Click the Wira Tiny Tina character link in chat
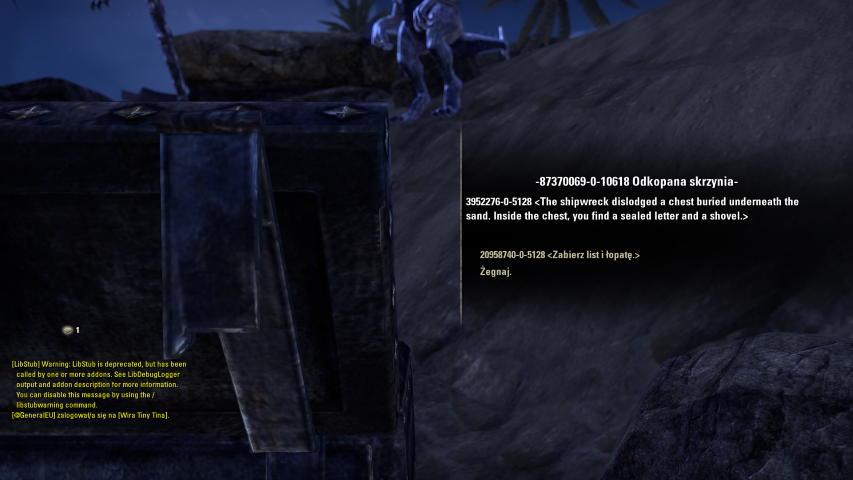Screen dimensions: 853x480 tap(142, 414)
